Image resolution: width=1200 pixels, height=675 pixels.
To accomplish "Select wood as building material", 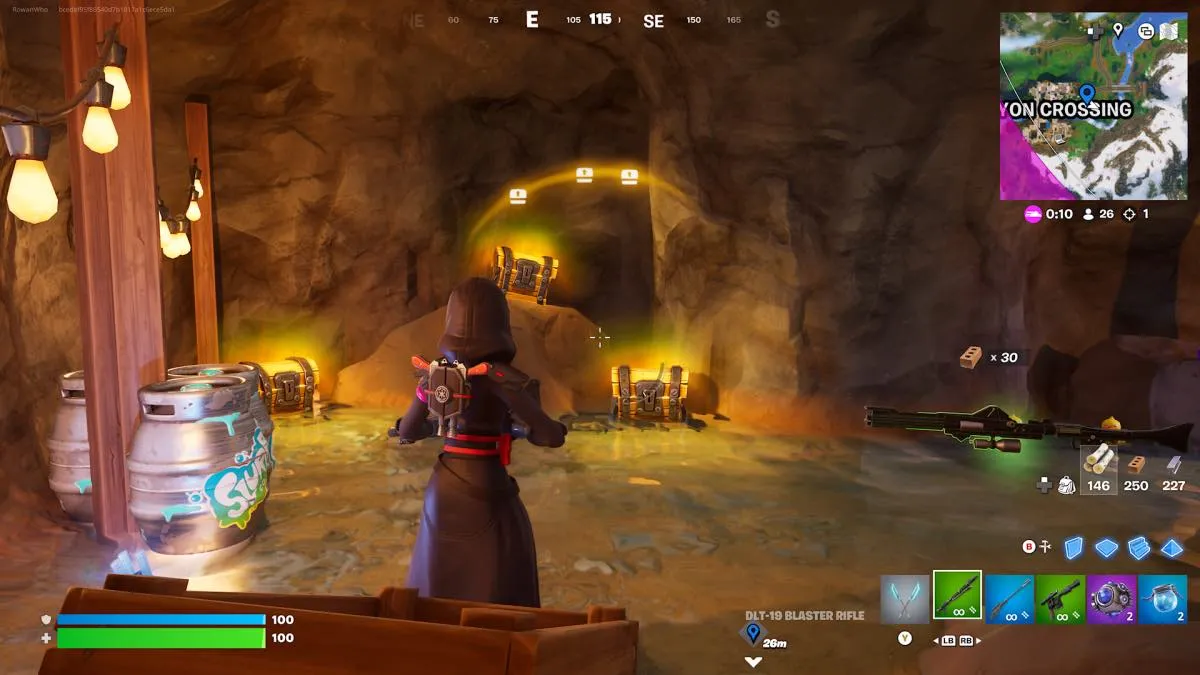I will (1098, 466).
